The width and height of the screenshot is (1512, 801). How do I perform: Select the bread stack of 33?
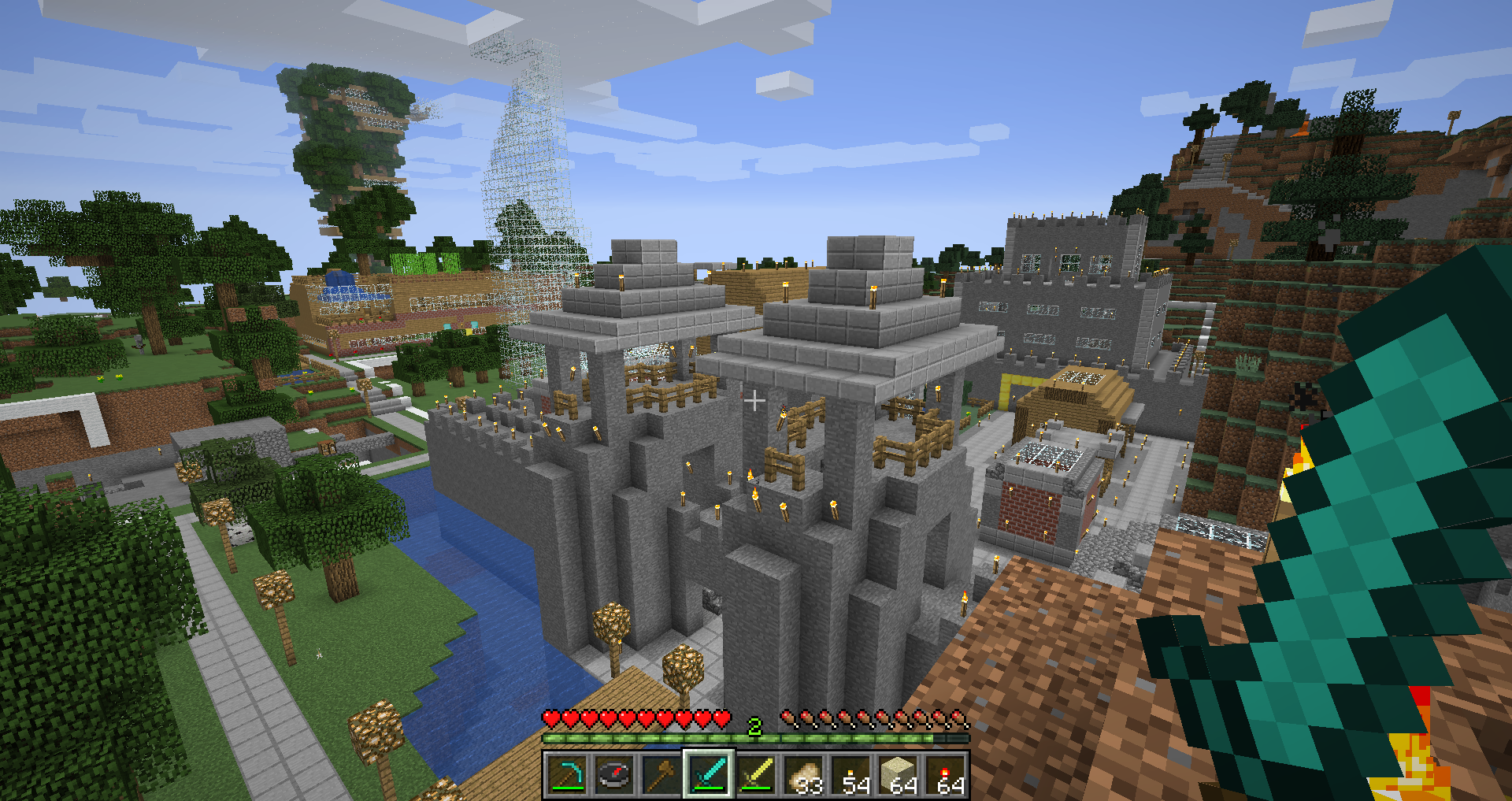803,775
